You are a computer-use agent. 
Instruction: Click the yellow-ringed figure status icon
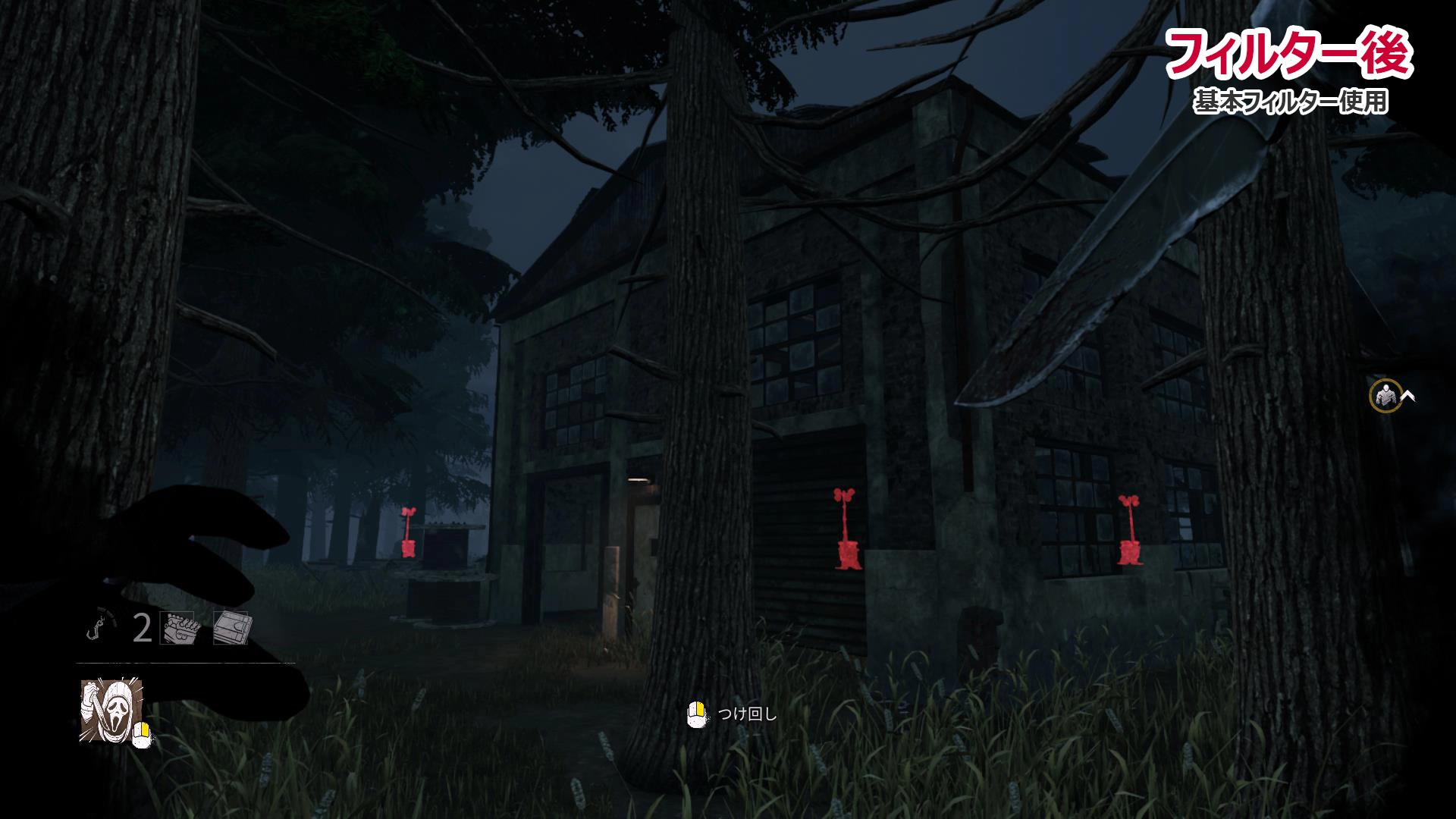(x=1385, y=395)
